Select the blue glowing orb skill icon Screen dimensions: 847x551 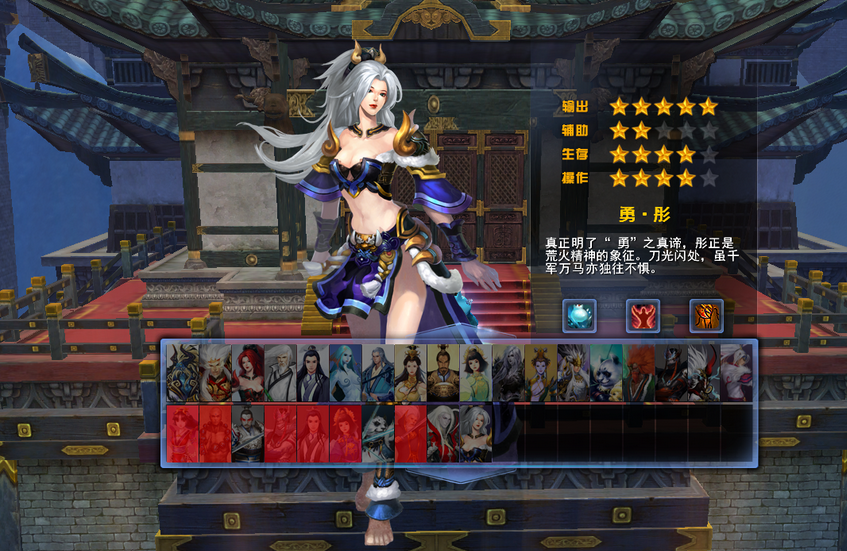coord(579,315)
